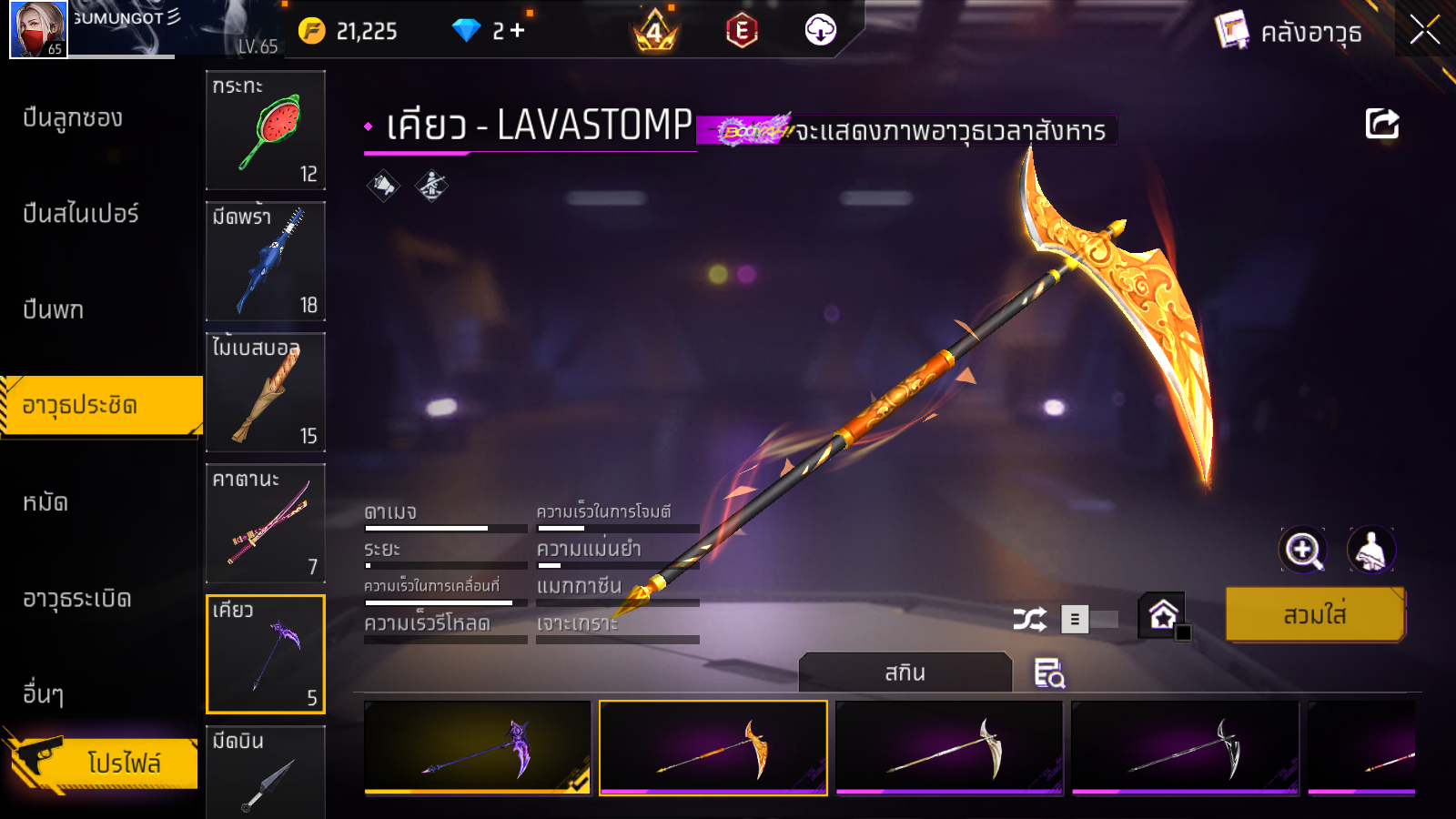Choose the purple scythe skin thumbnail
Viewport: 1456px width, 819px height.
click(x=478, y=748)
